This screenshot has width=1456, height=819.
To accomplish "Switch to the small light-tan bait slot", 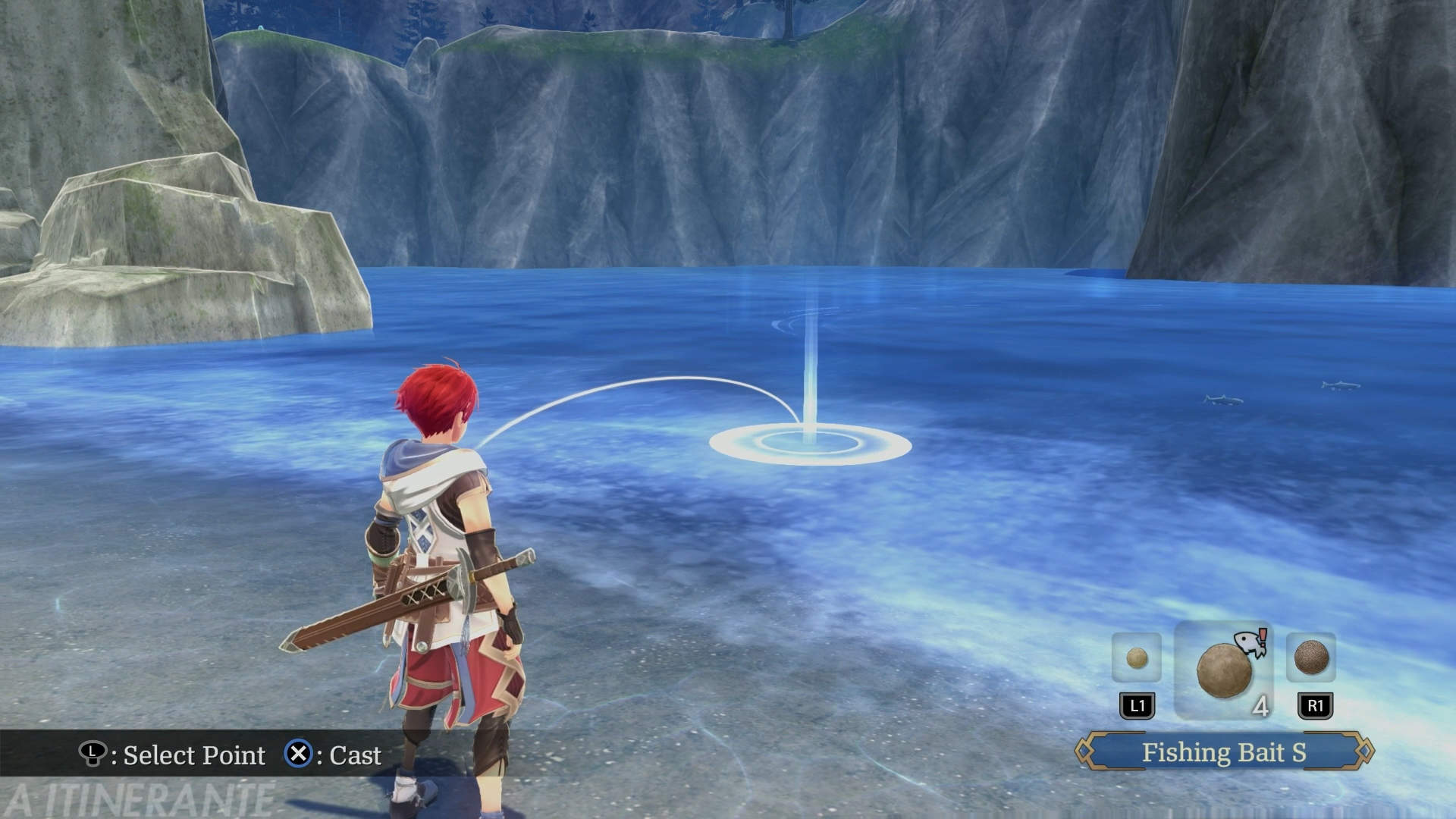I will [x=1136, y=657].
